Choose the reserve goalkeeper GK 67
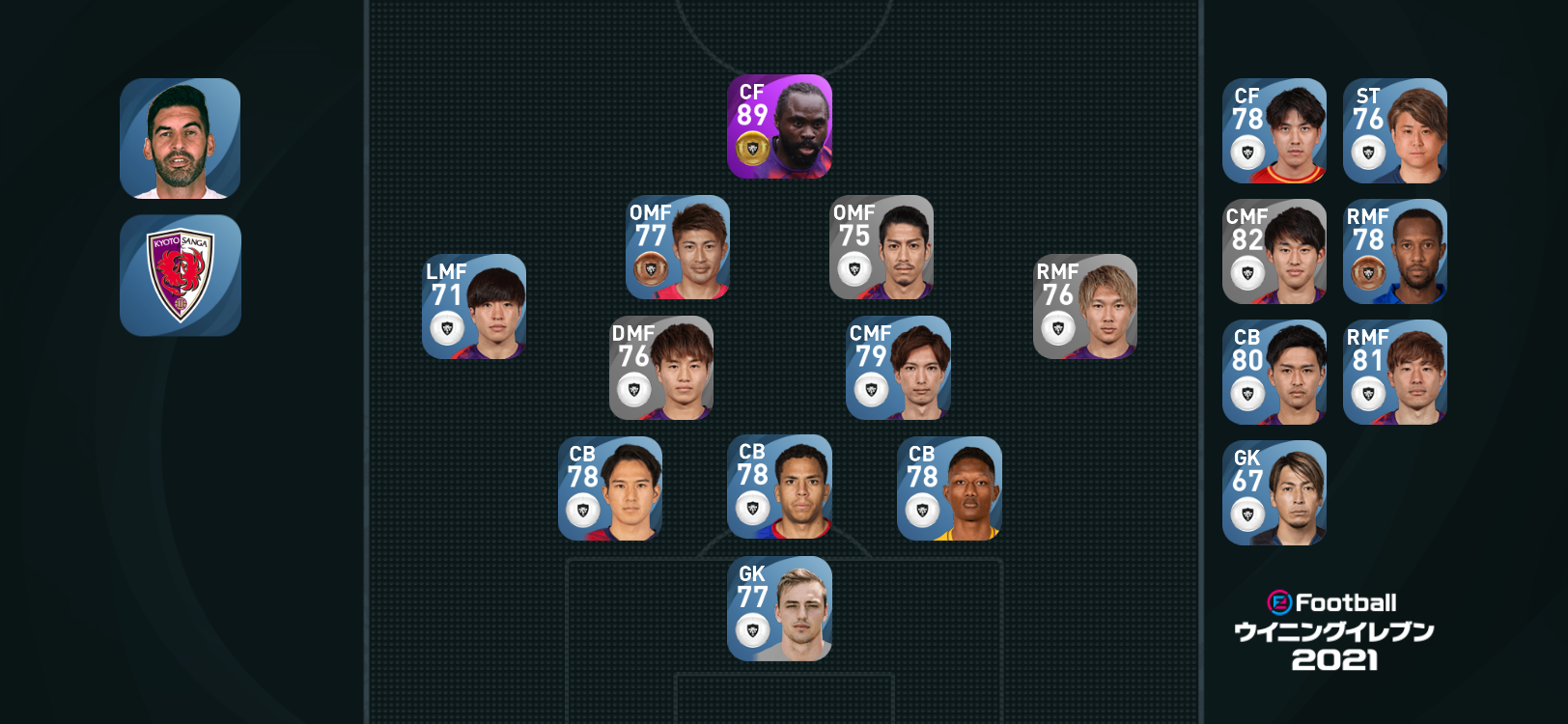The height and width of the screenshot is (724, 1568). point(1274,493)
